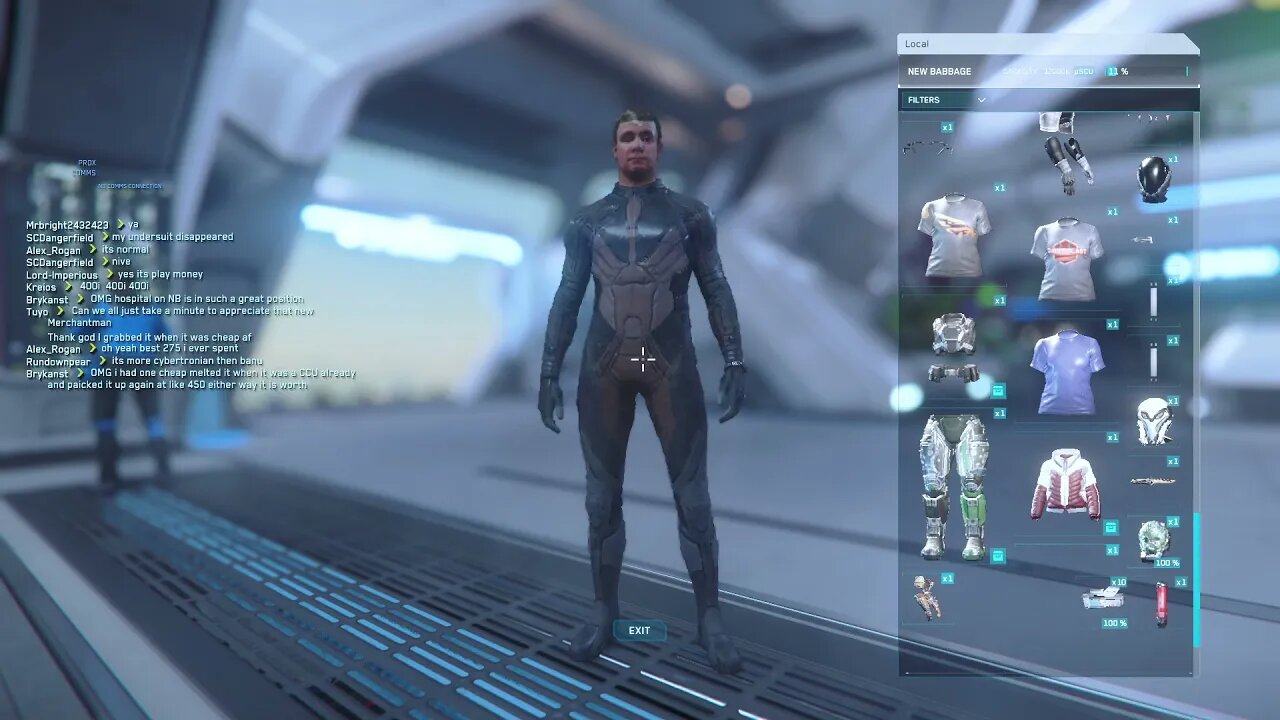The image size is (1280, 720).
Task: Select the white helmet with dark visor
Action: pyautogui.click(x=1154, y=422)
